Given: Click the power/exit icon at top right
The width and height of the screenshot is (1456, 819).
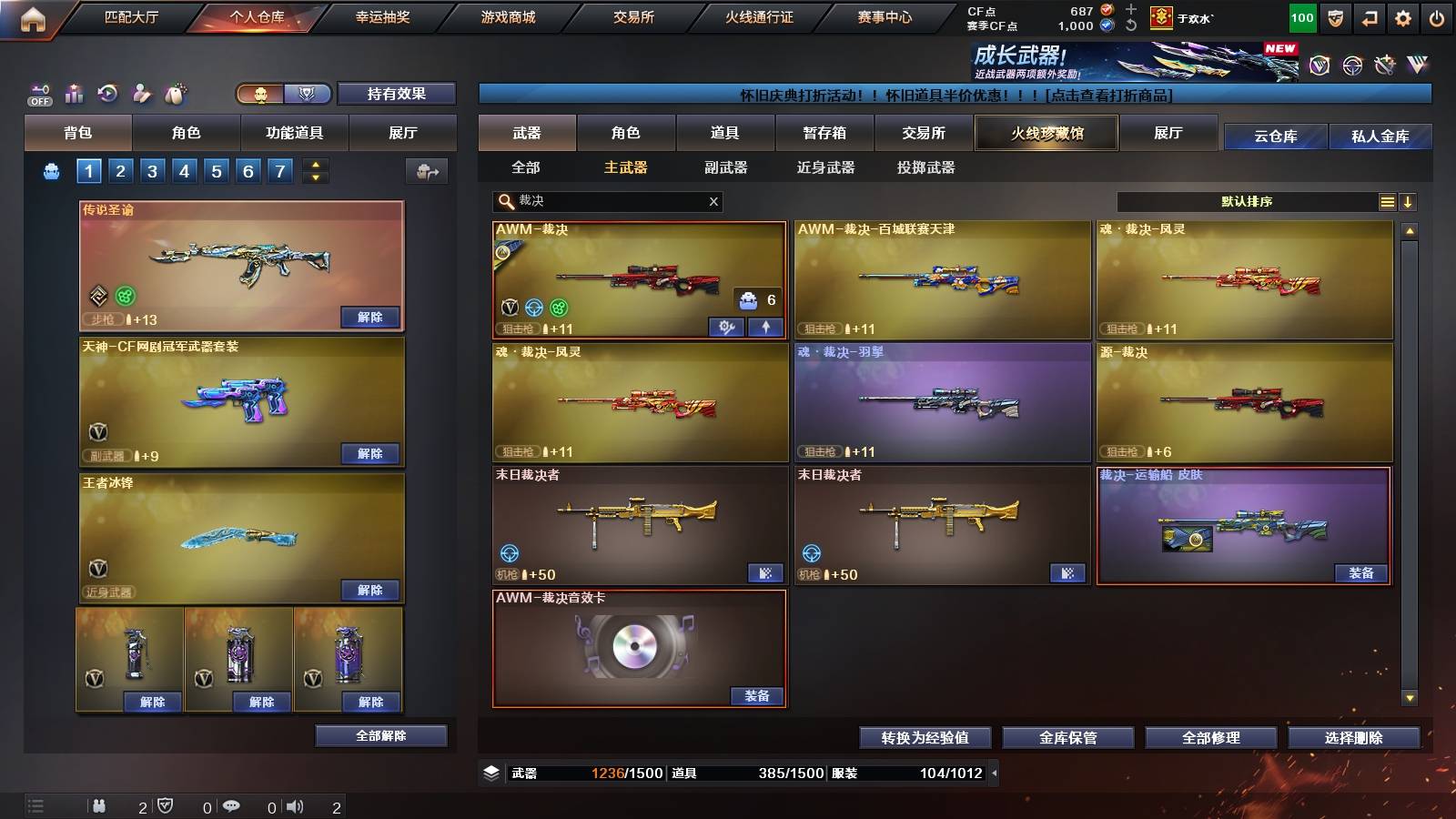Looking at the screenshot, I should (x=1434, y=15).
